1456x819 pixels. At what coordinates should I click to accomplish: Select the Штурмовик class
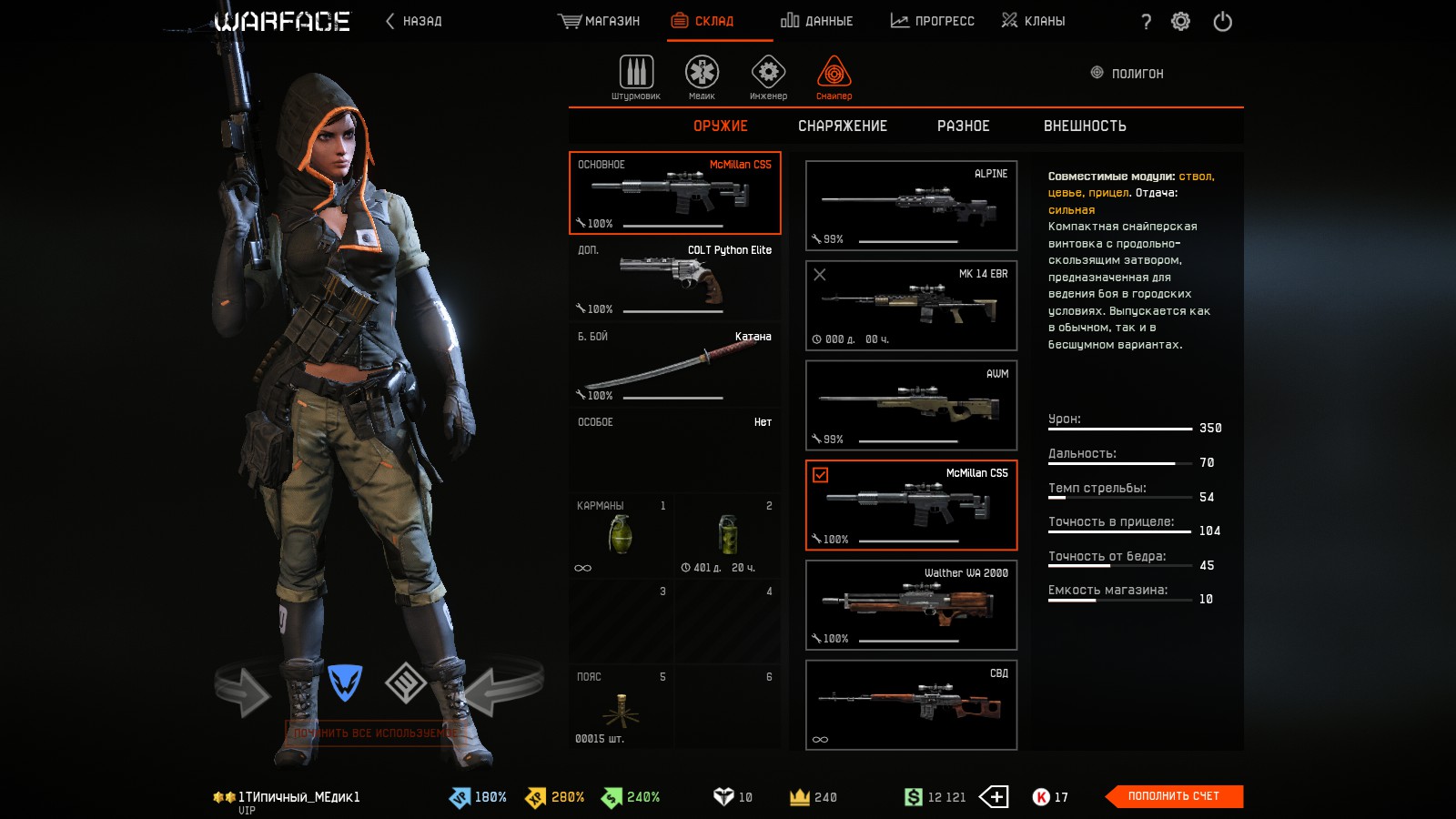point(636,76)
